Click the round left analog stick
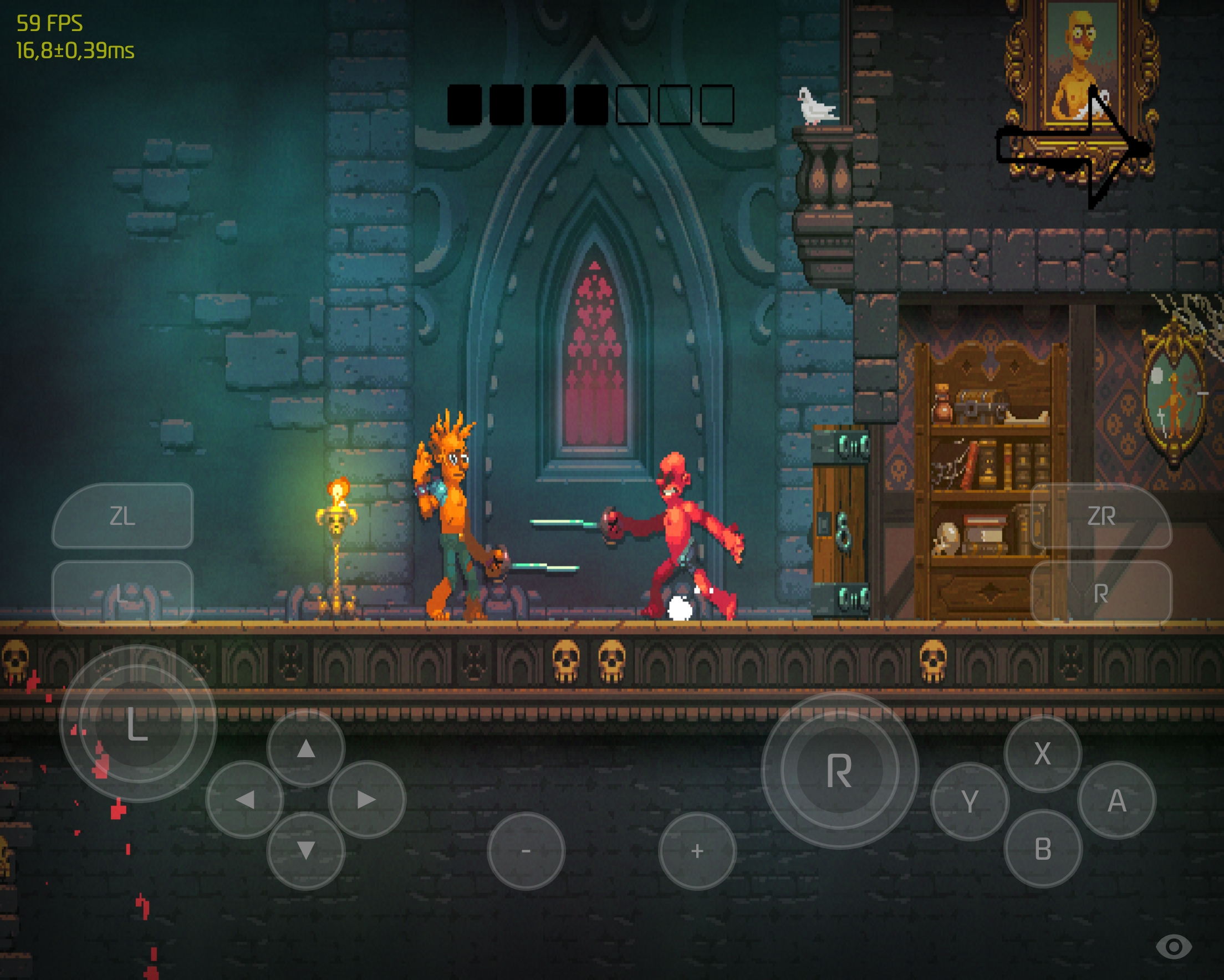Screen dimensions: 1224x980 138,723
